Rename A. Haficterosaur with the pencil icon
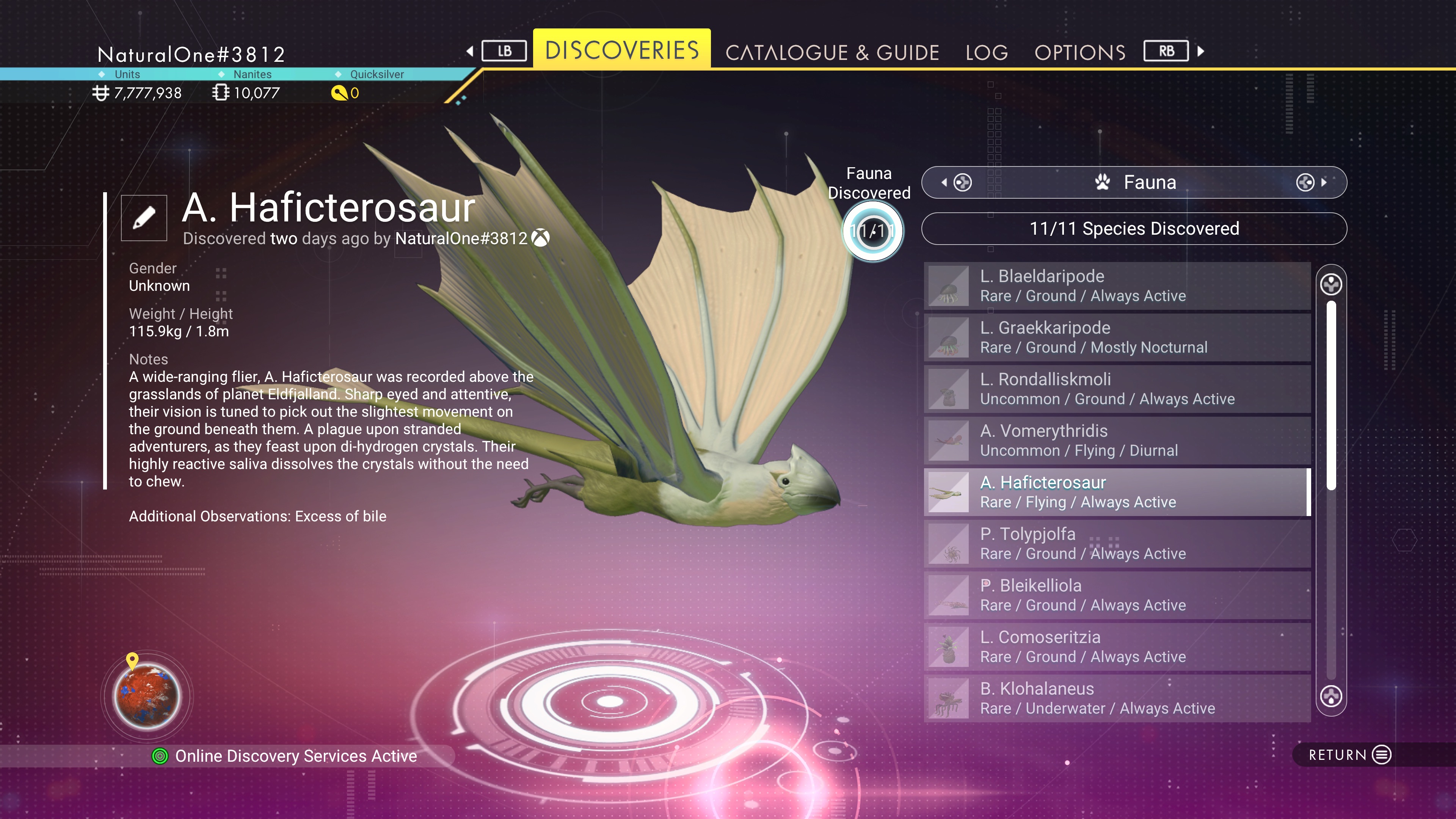1456x819 pixels. [x=144, y=218]
